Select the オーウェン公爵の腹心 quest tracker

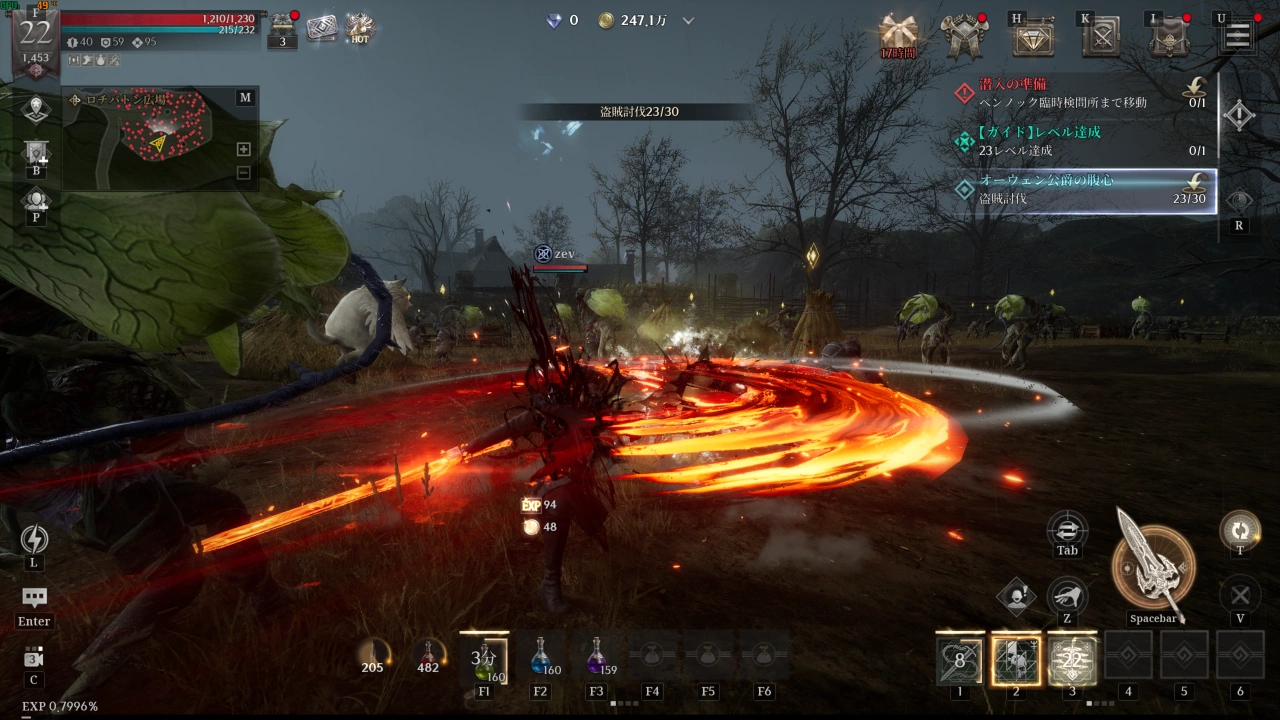click(1082, 189)
